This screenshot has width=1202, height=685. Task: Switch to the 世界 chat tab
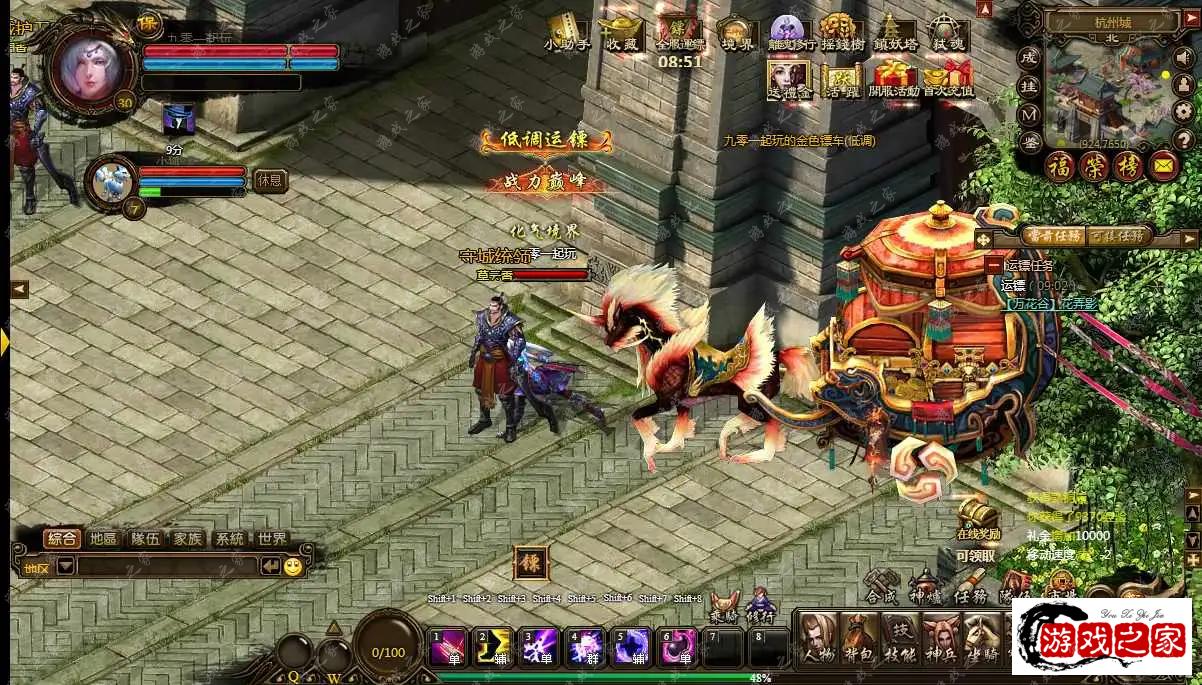coord(272,539)
